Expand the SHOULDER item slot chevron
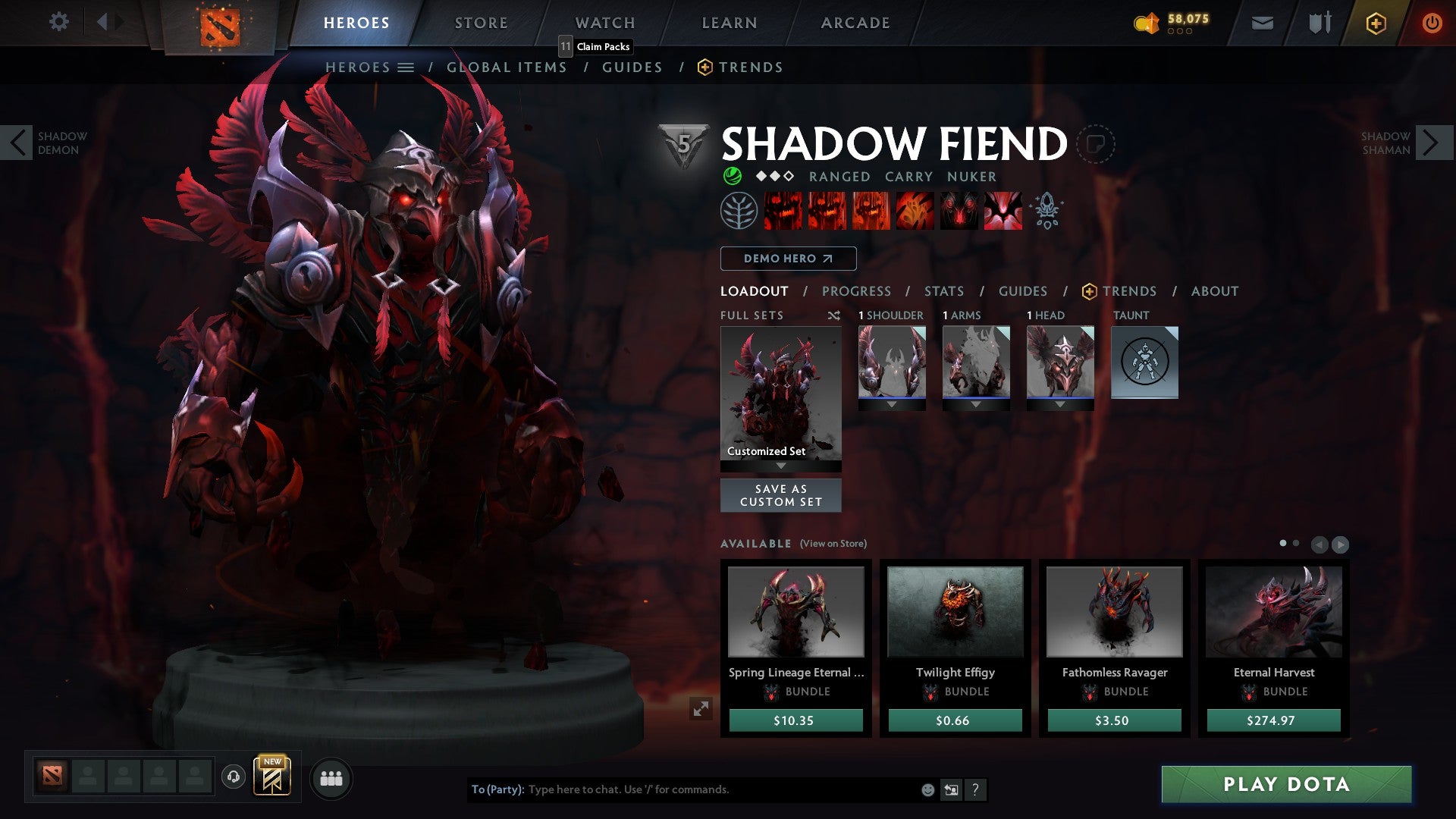 click(892, 403)
